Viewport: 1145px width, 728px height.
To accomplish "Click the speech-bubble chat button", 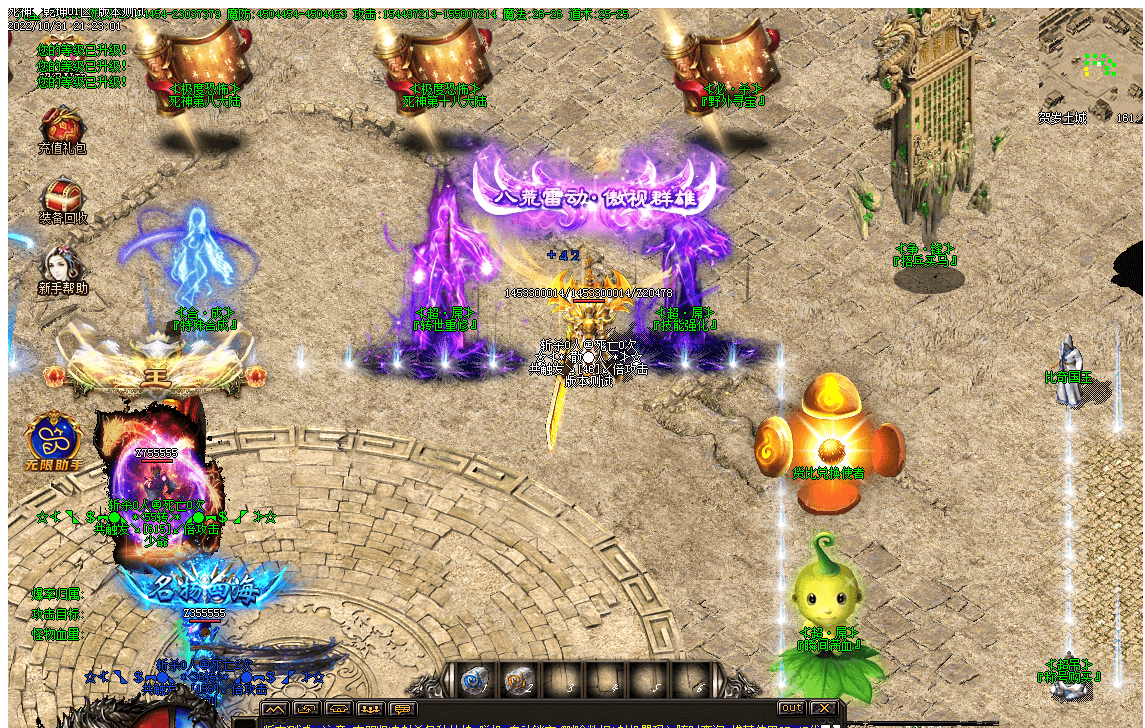I will click(403, 709).
